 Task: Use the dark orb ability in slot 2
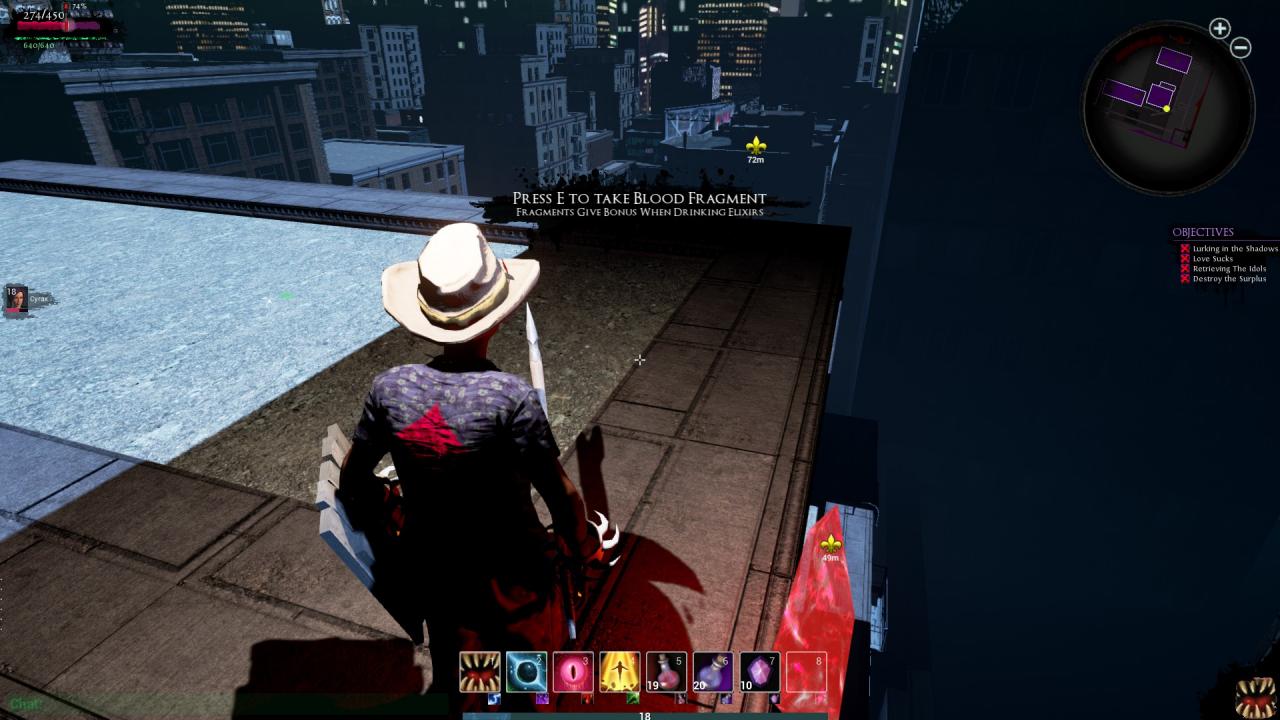click(x=526, y=672)
